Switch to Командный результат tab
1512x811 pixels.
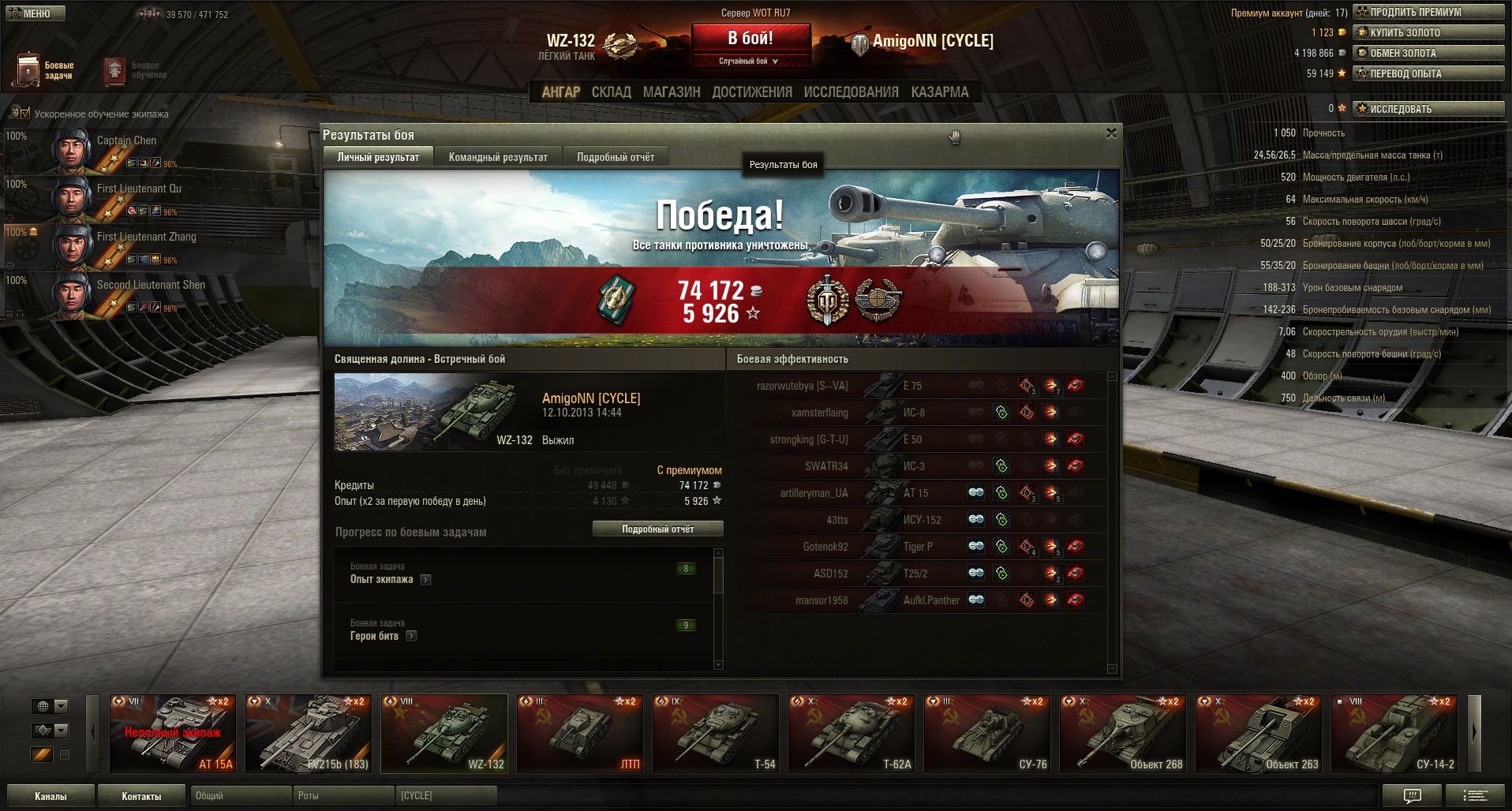tap(498, 157)
